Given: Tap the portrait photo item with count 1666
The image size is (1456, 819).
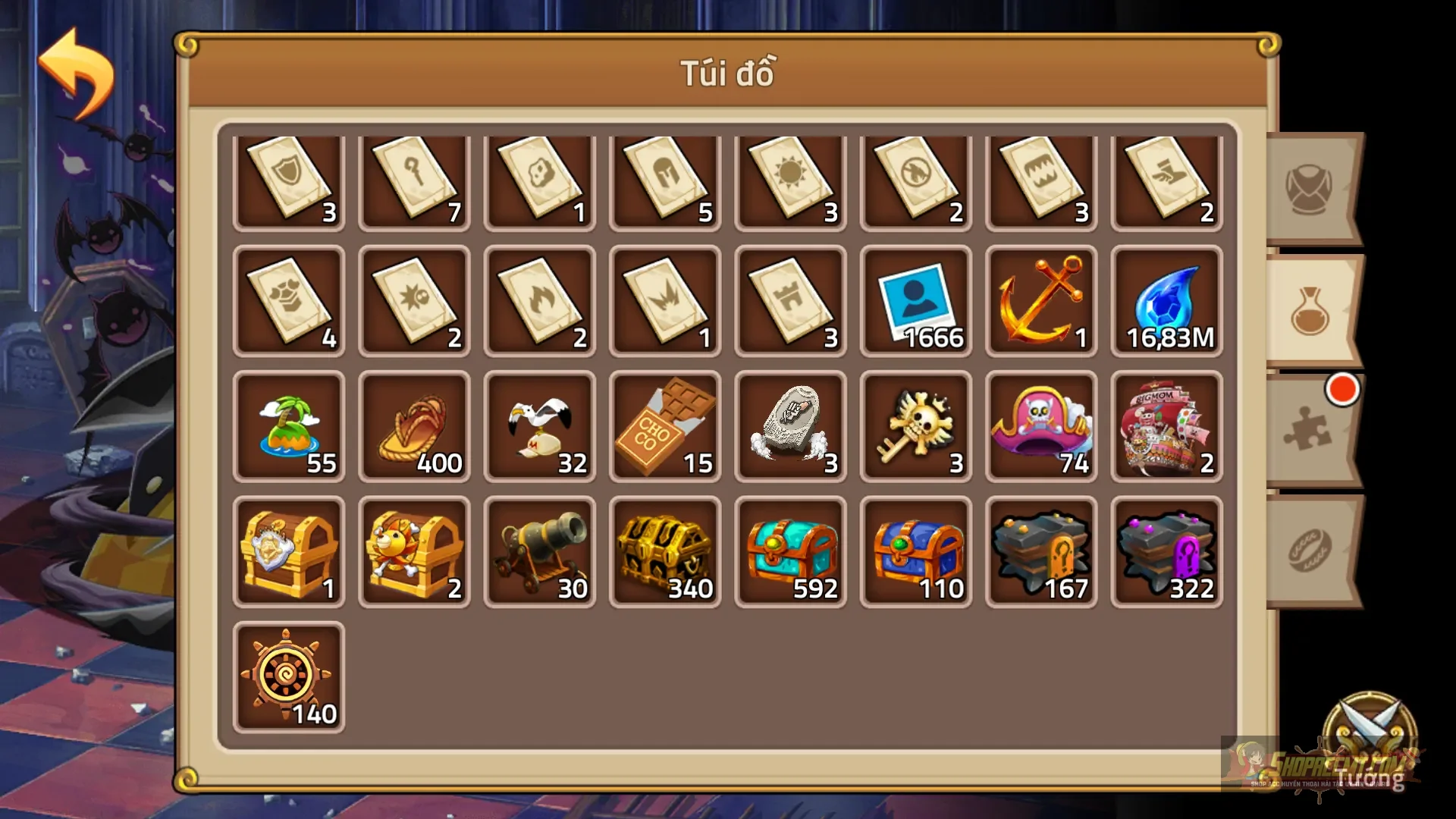Looking at the screenshot, I should 916,302.
